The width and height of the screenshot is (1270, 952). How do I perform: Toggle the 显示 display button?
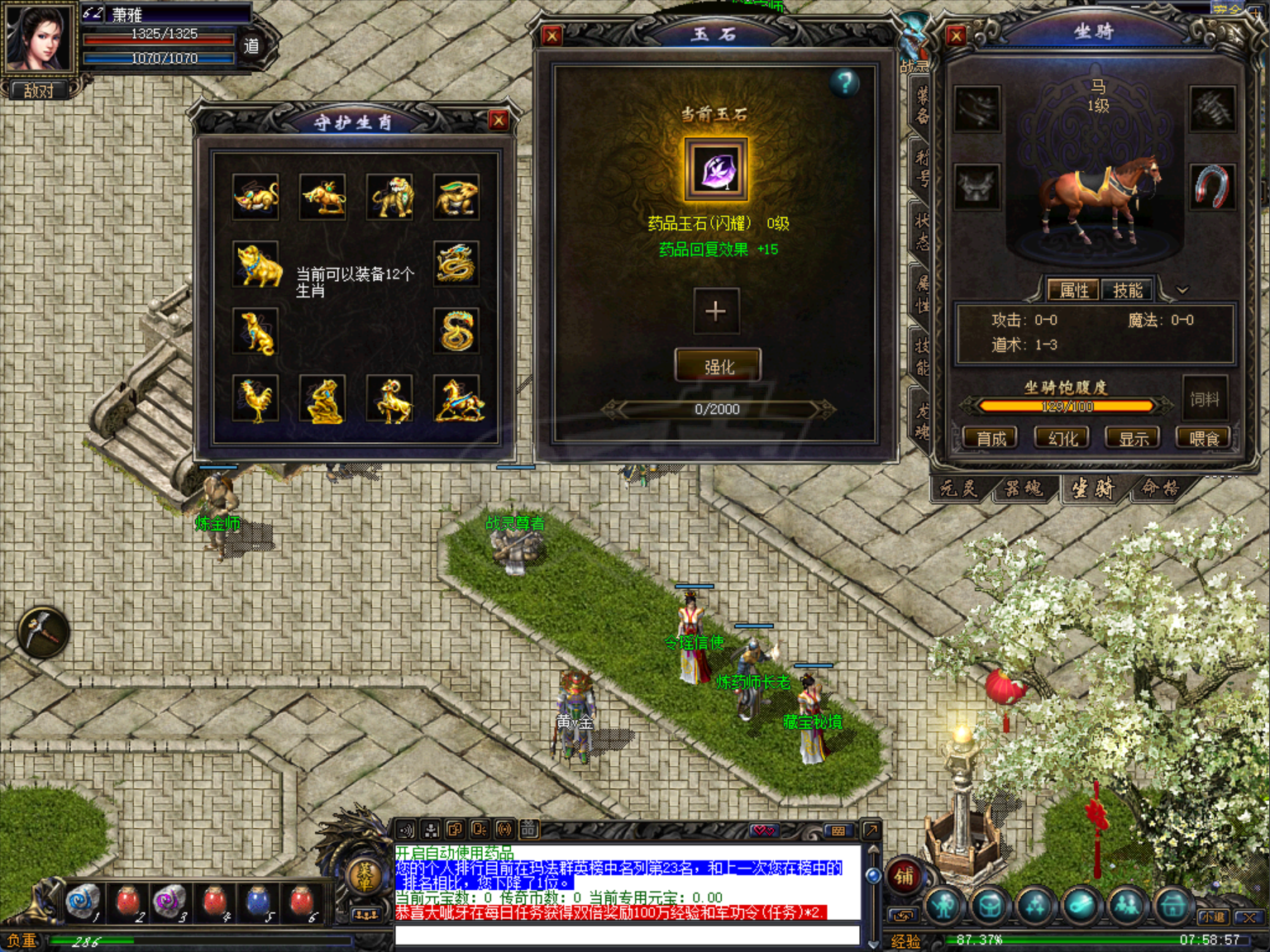[x=1133, y=438]
